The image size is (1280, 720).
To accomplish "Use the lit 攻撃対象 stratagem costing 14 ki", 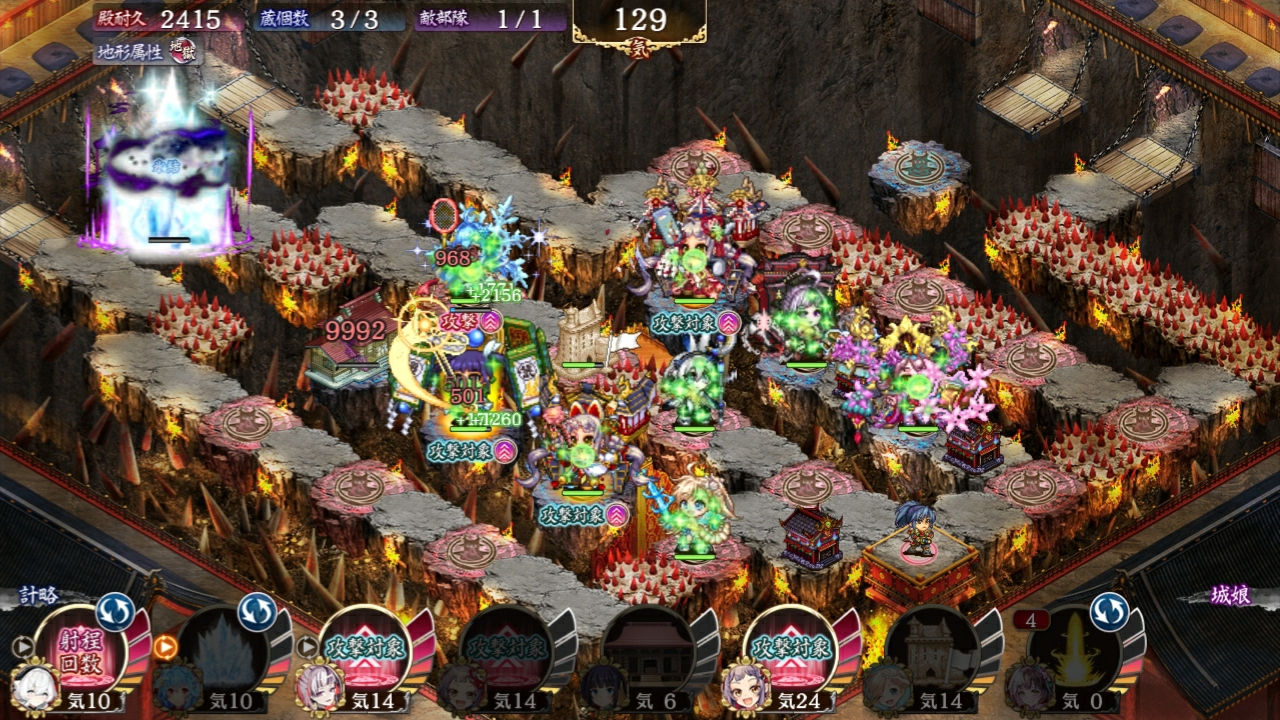I will 364,650.
